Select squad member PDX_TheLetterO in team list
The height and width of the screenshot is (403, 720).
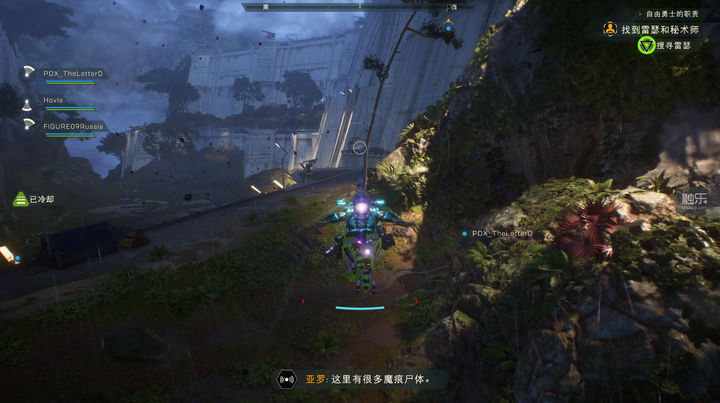[x=72, y=73]
